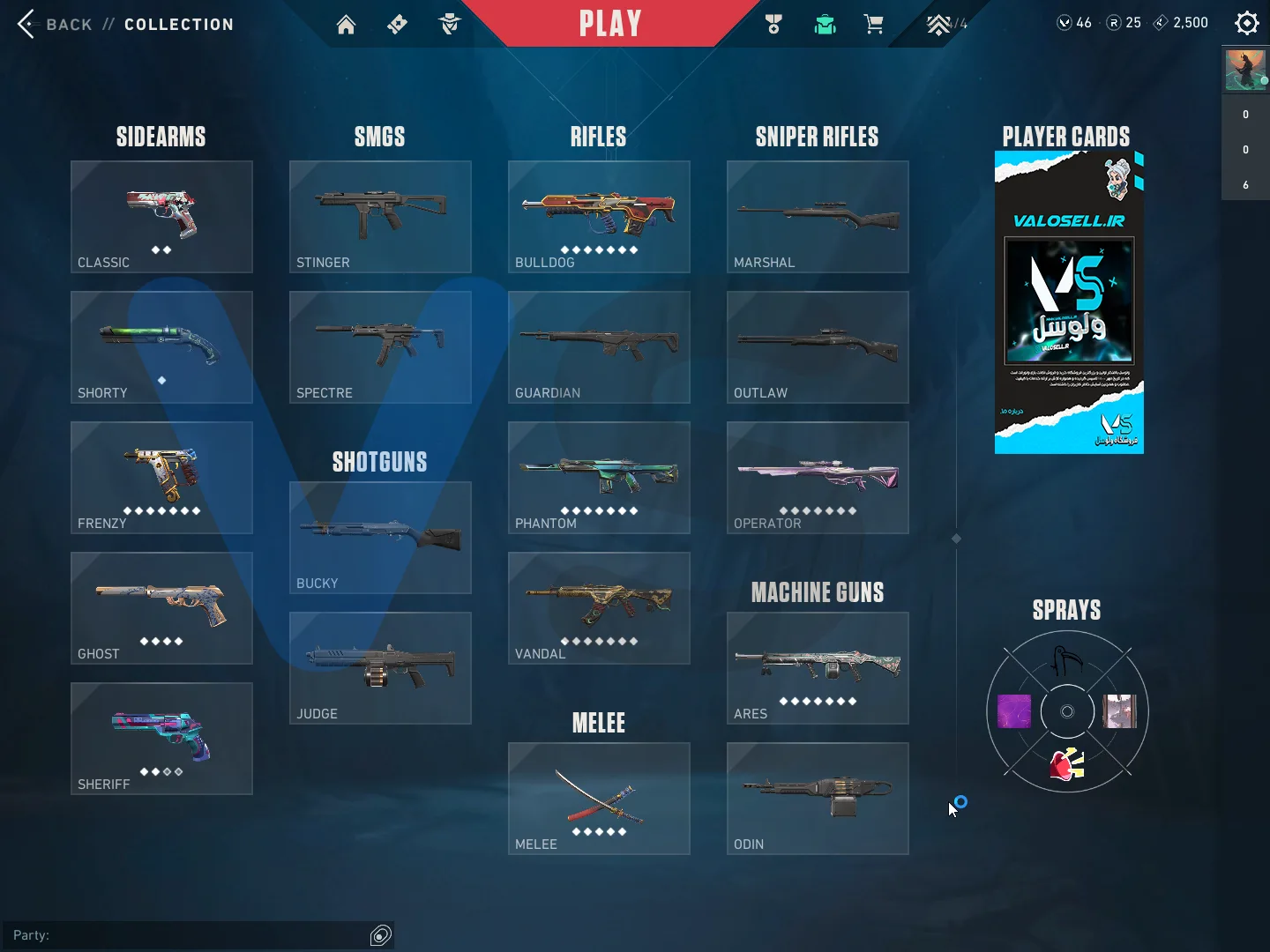The image size is (1270, 952).
Task: Open the store shopping cart
Action: click(x=874, y=25)
